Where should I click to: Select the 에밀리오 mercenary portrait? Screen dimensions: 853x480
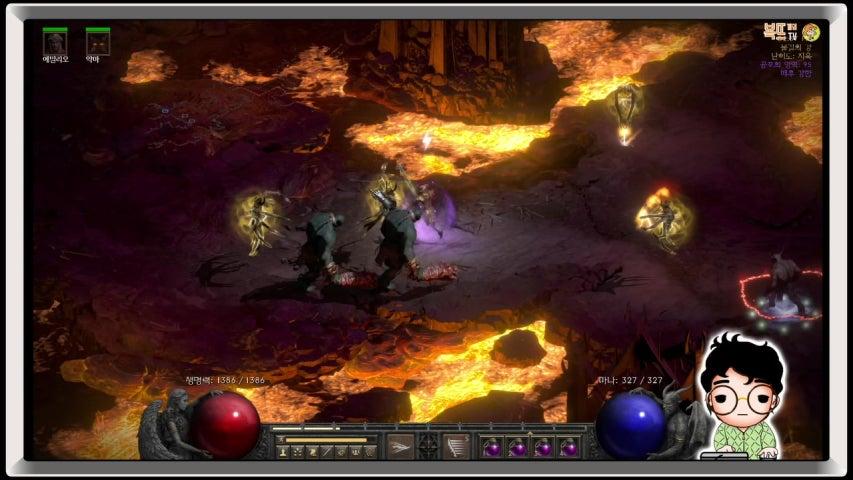coord(55,42)
